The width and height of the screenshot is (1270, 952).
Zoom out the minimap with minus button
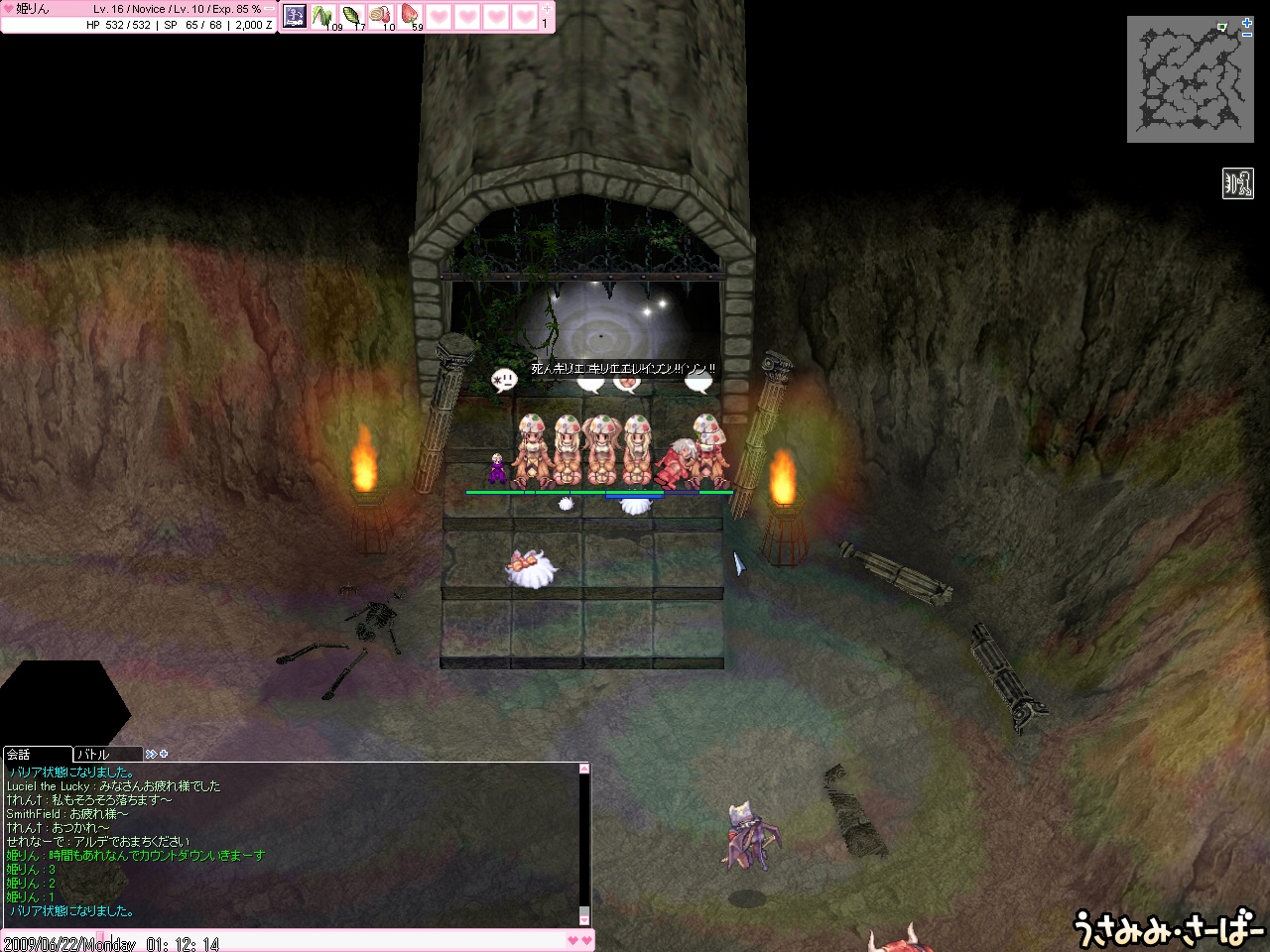pyautogui.click(x=1247, y=35)
